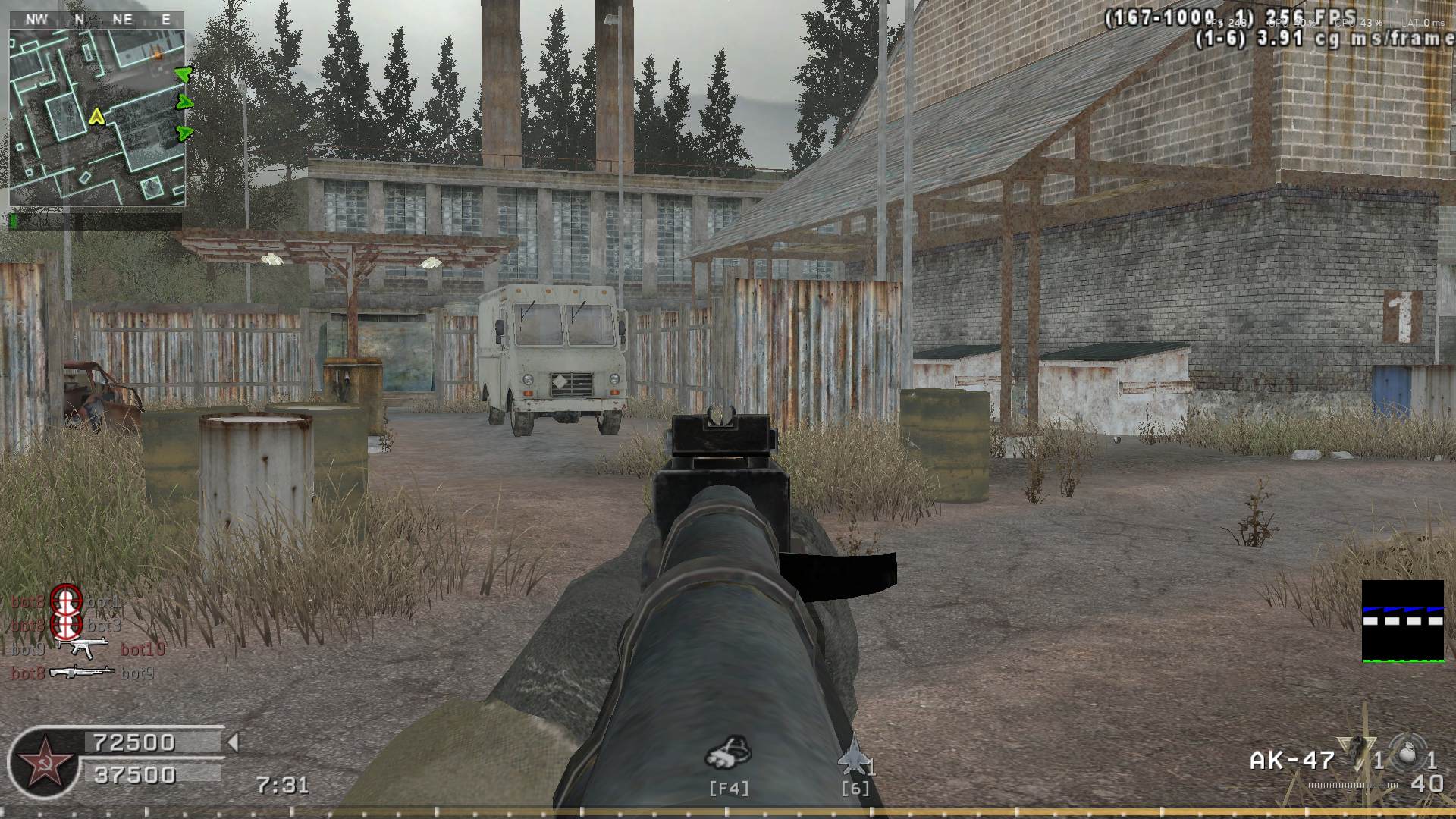Click the bot9 kills bot10 killfeed row
Viewport: 1456px width, 819px height.
pyautogui.click(x=87, y=649)
